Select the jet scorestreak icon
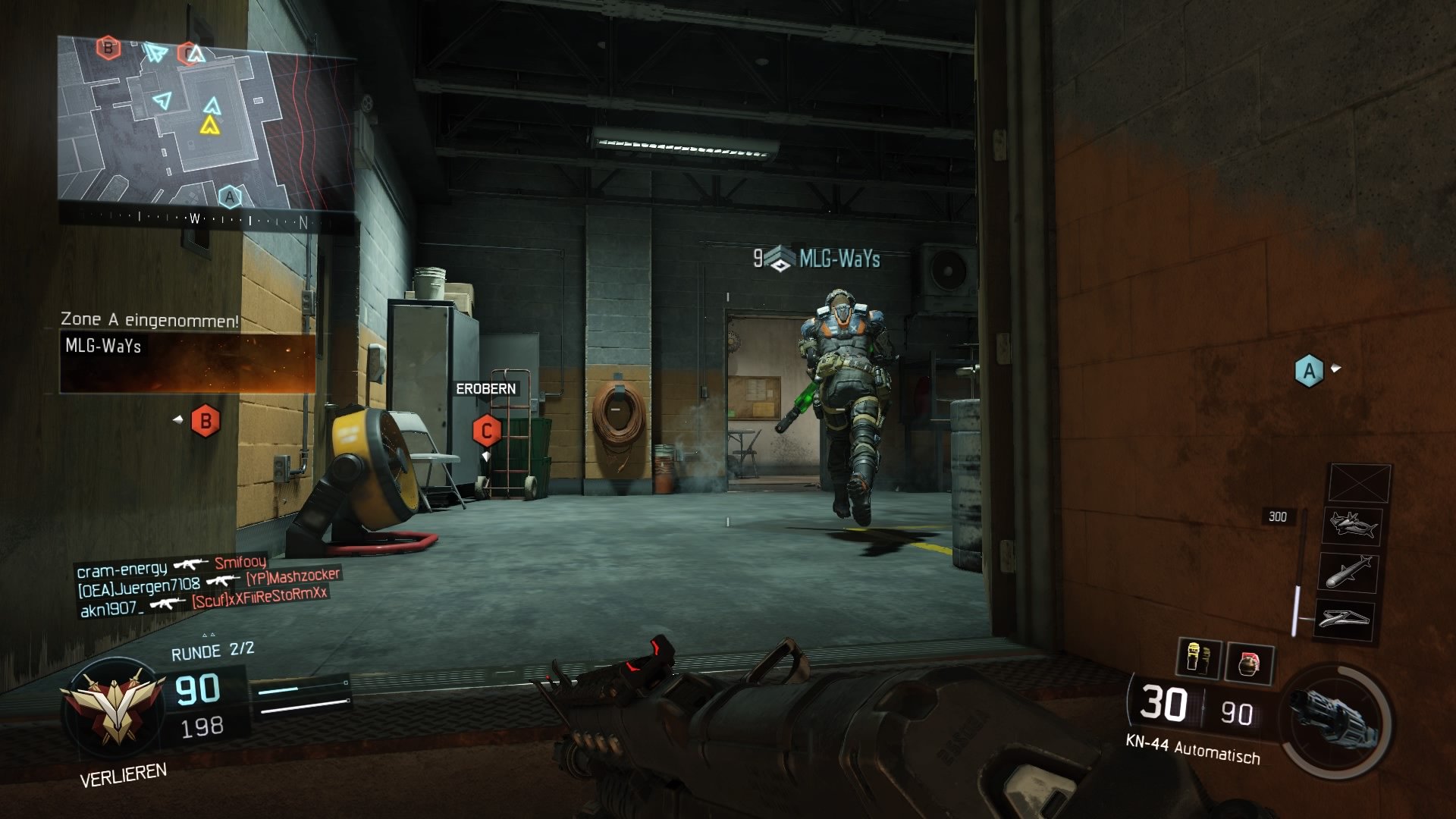 point(1353,526)
